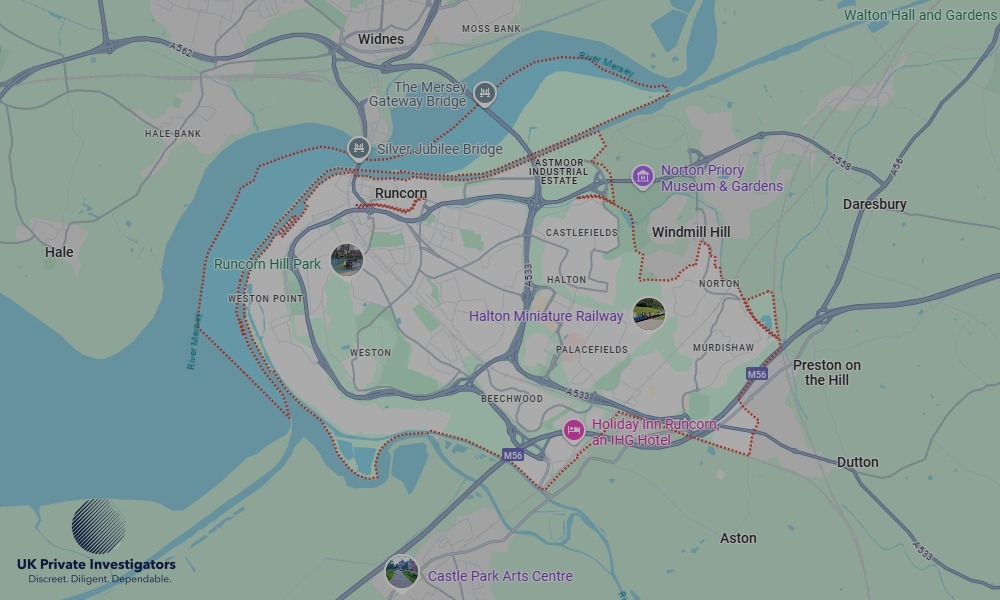1000x600 pixels.
Task: Select the Runcorn Hill Park photo marker
Action: pyautogui.click(x=347, y=260)
